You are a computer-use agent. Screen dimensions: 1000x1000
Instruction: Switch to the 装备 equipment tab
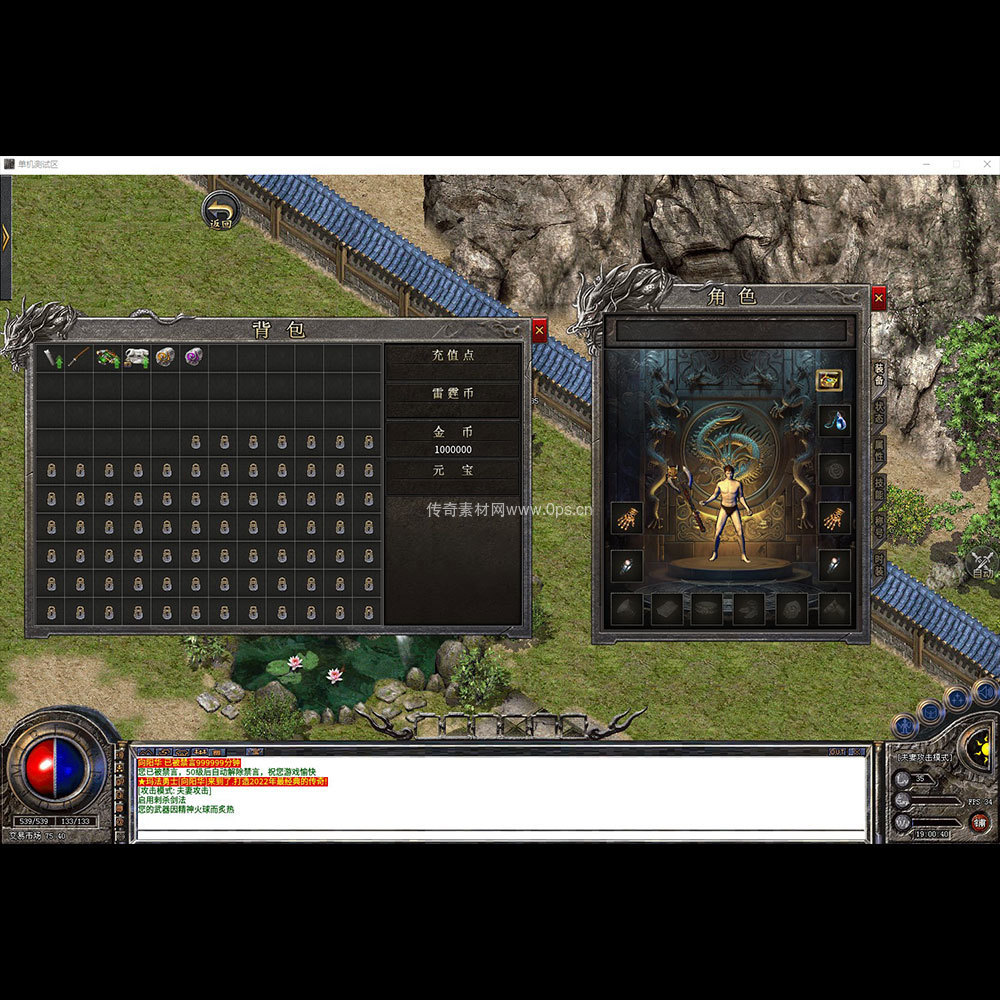pos(879,375)
